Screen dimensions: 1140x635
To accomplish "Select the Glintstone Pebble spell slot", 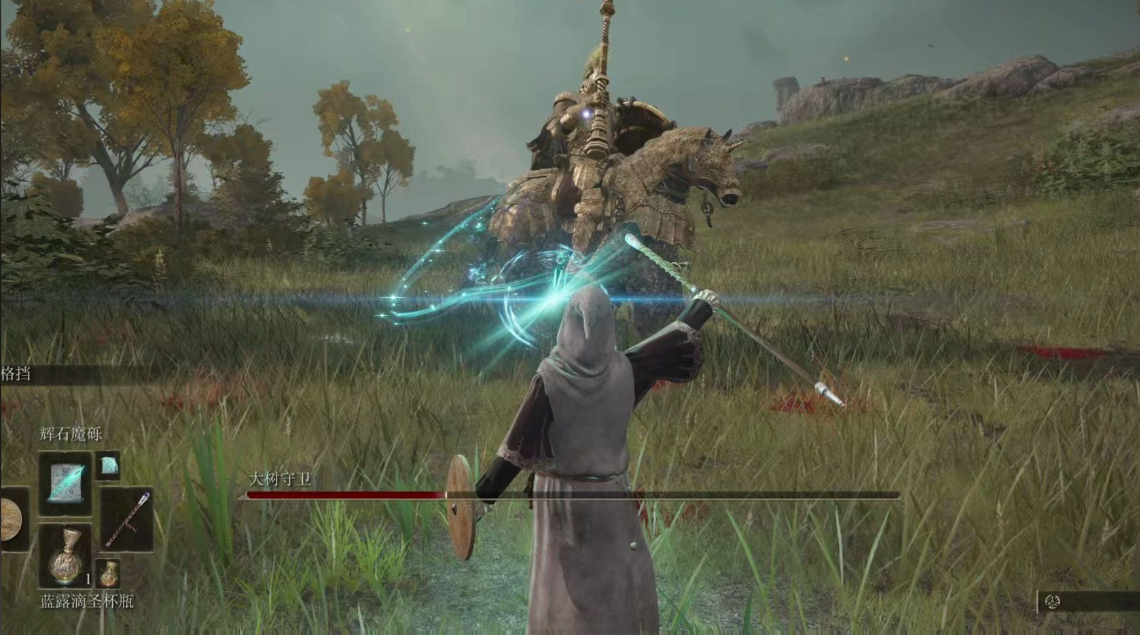I will [x=65, y=483].
